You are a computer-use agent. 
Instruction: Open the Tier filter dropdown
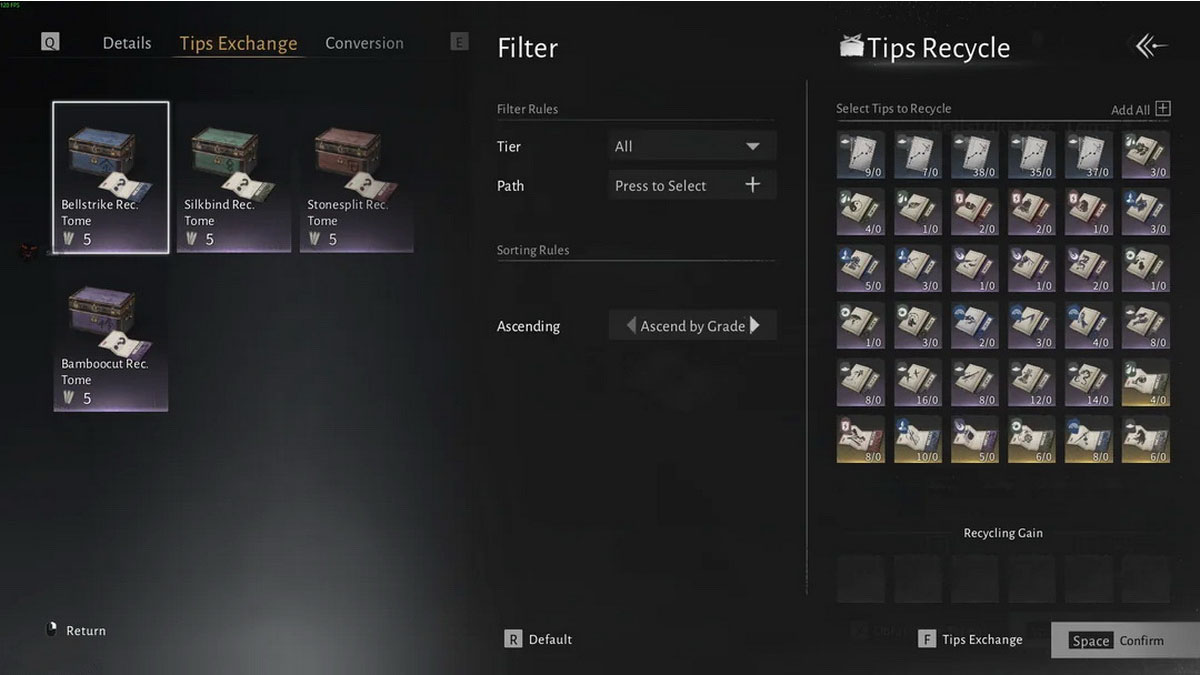pos(692,146)
